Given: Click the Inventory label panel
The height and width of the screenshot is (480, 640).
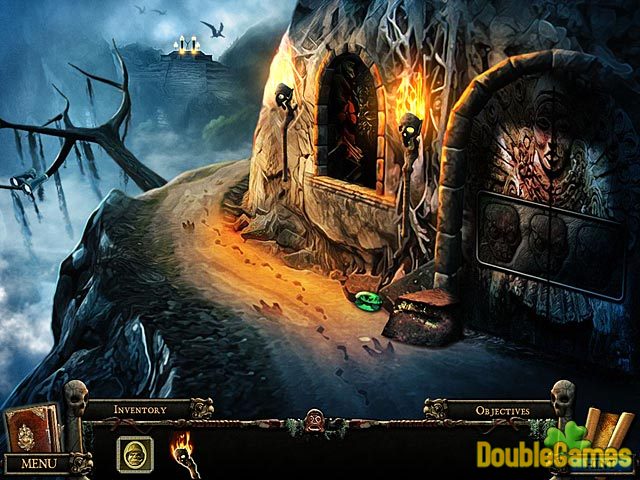Looking at the screenshot, I should (x=138, y=409).
